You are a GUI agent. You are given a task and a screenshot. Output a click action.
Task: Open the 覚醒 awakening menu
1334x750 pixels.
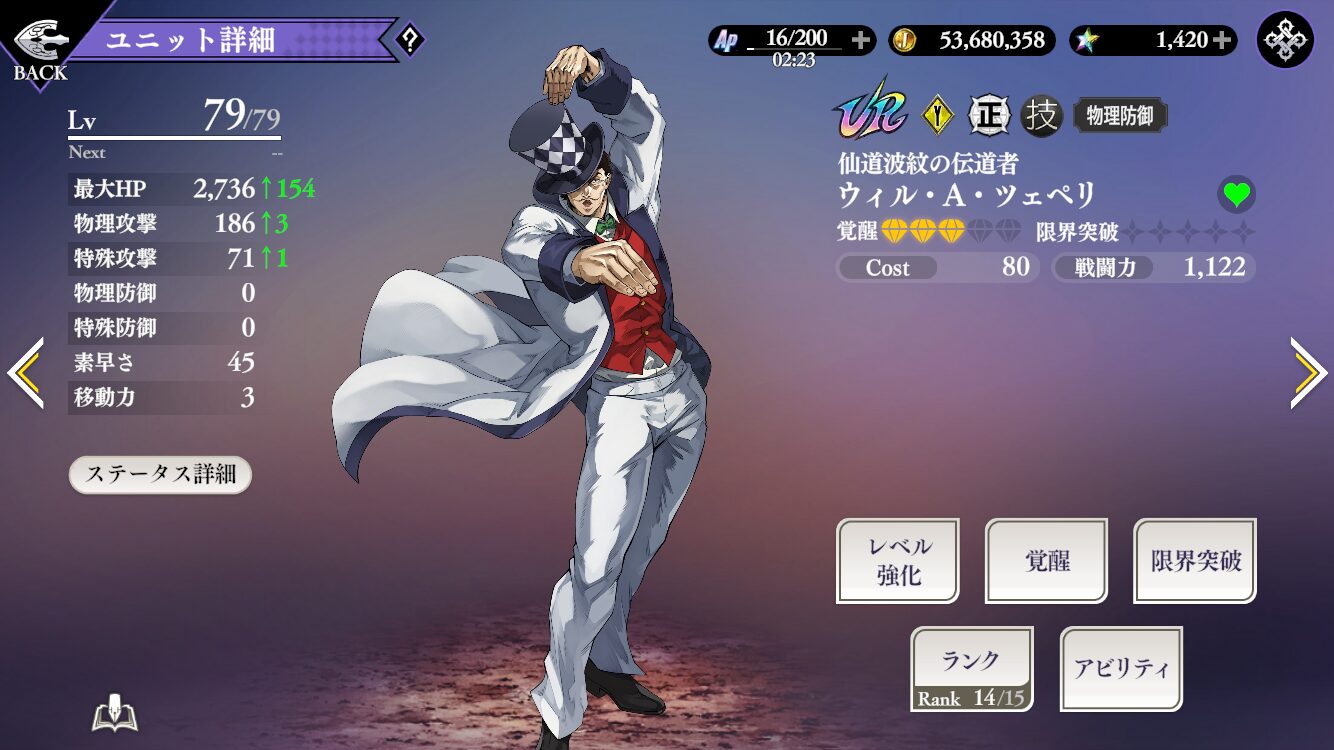point(1046,561)
